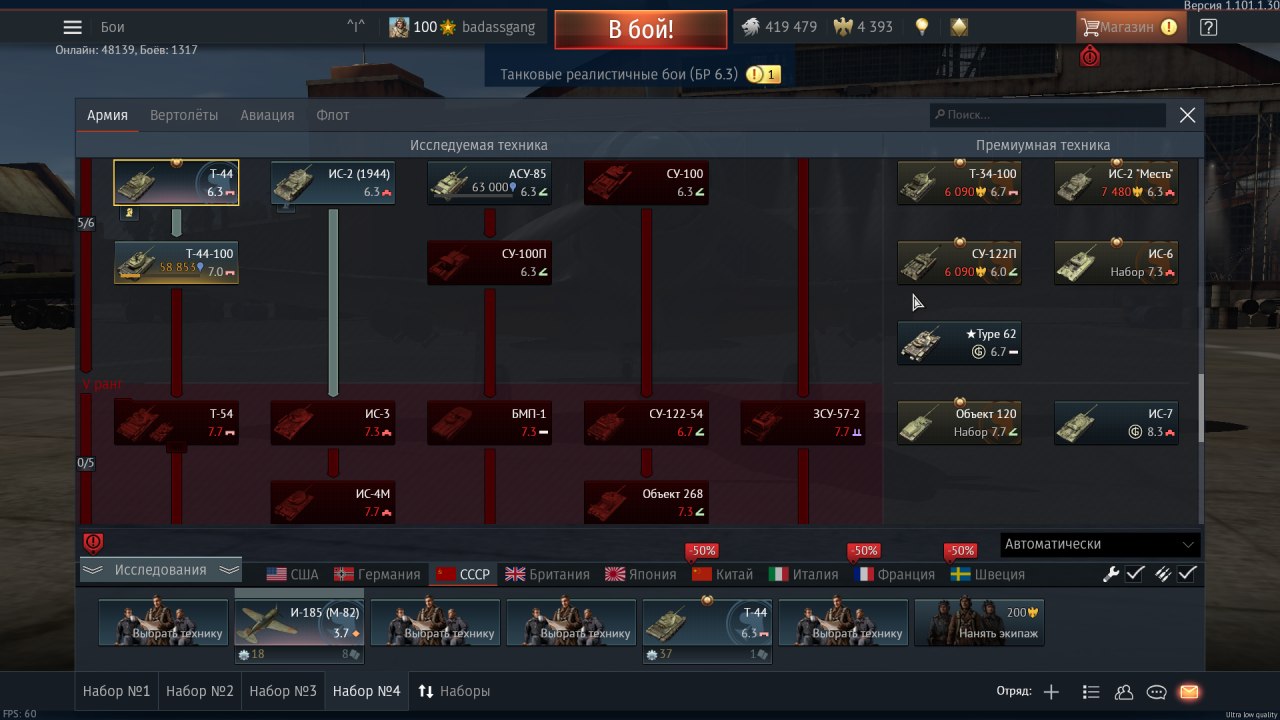Select the ИС-3 heavy tank

(x=333, y=422)
